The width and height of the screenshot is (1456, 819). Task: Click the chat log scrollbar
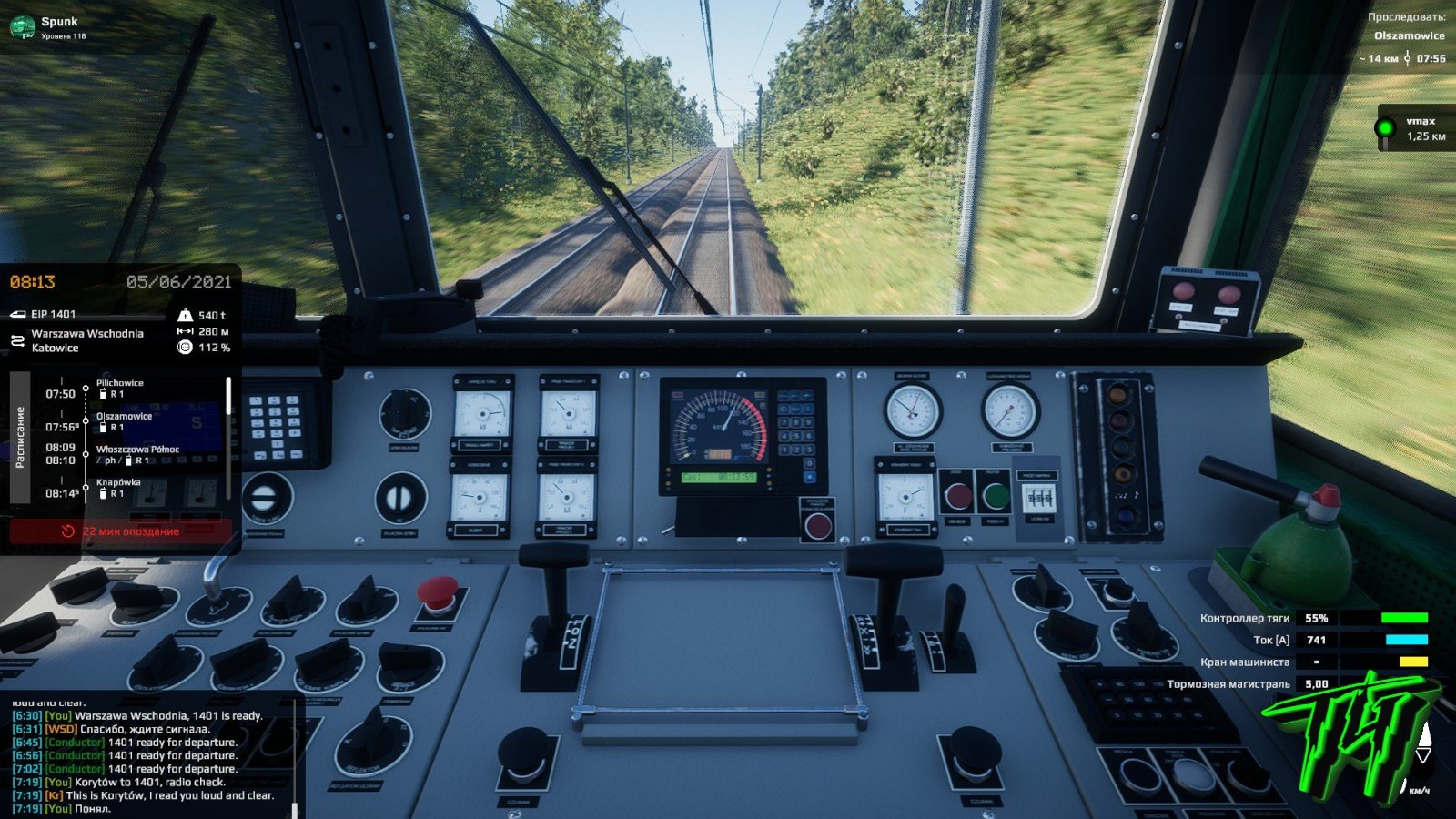[294, 808]
